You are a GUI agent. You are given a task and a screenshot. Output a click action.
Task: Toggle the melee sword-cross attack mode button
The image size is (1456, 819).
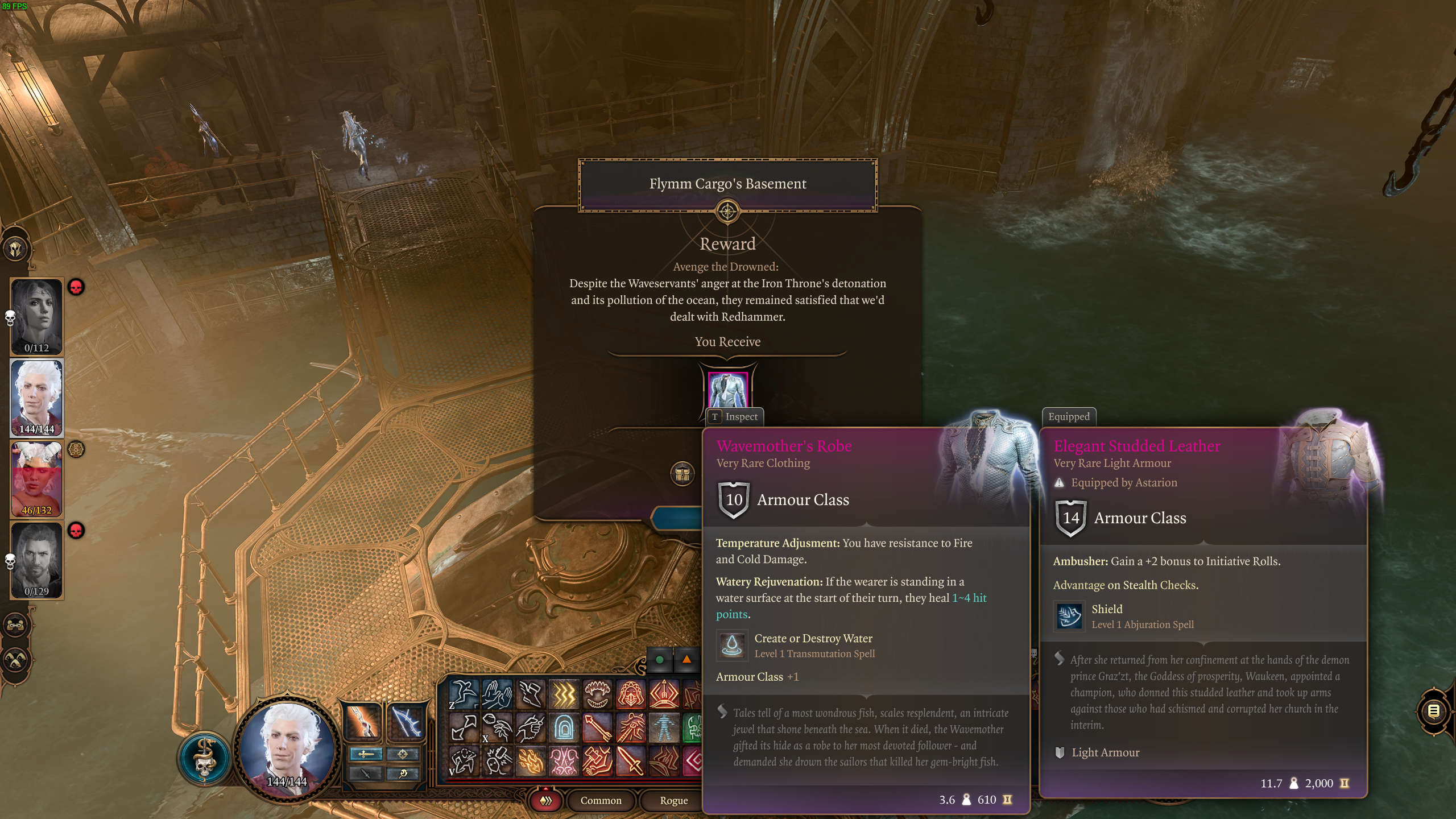366,754
